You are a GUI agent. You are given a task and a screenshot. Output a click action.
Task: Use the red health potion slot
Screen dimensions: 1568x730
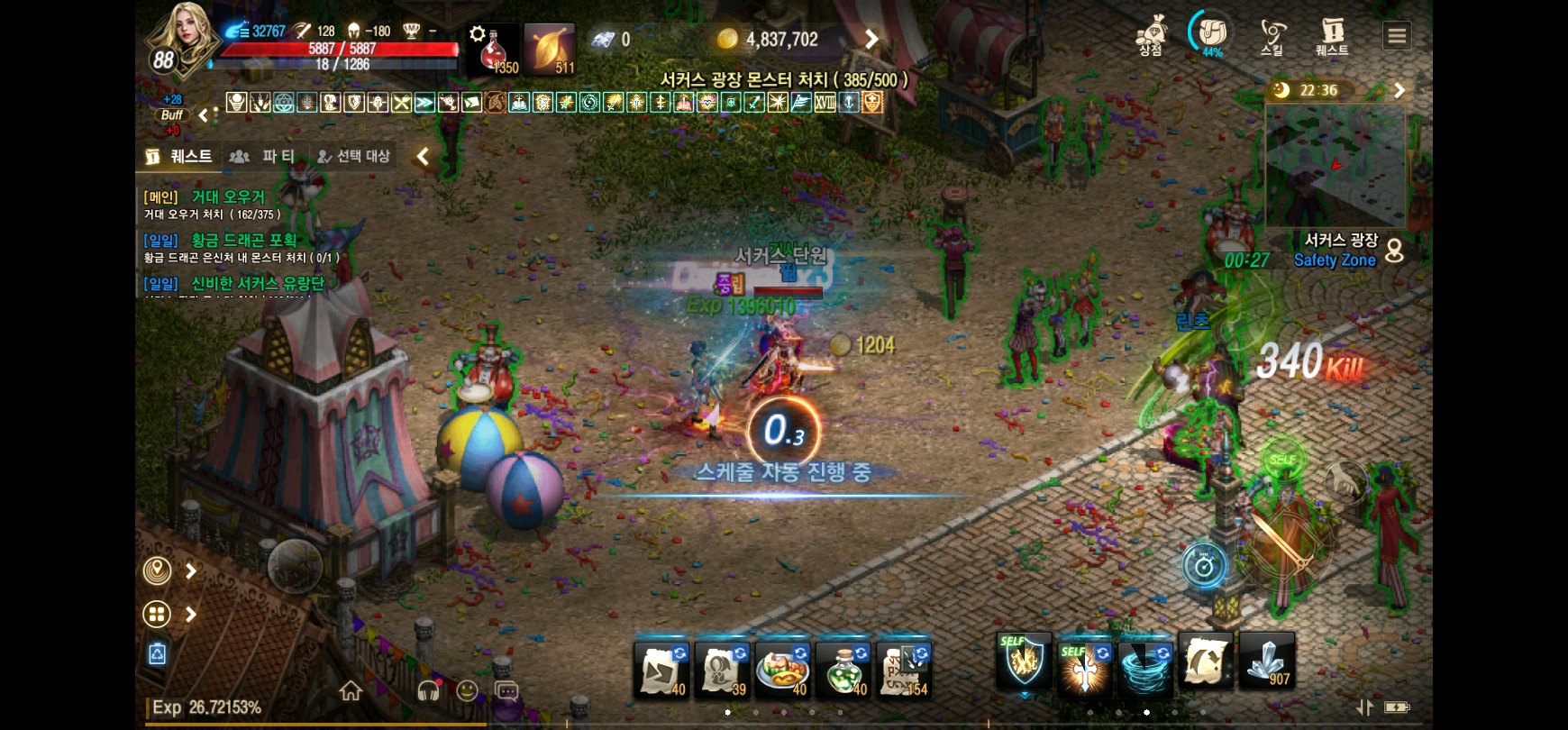494,49
